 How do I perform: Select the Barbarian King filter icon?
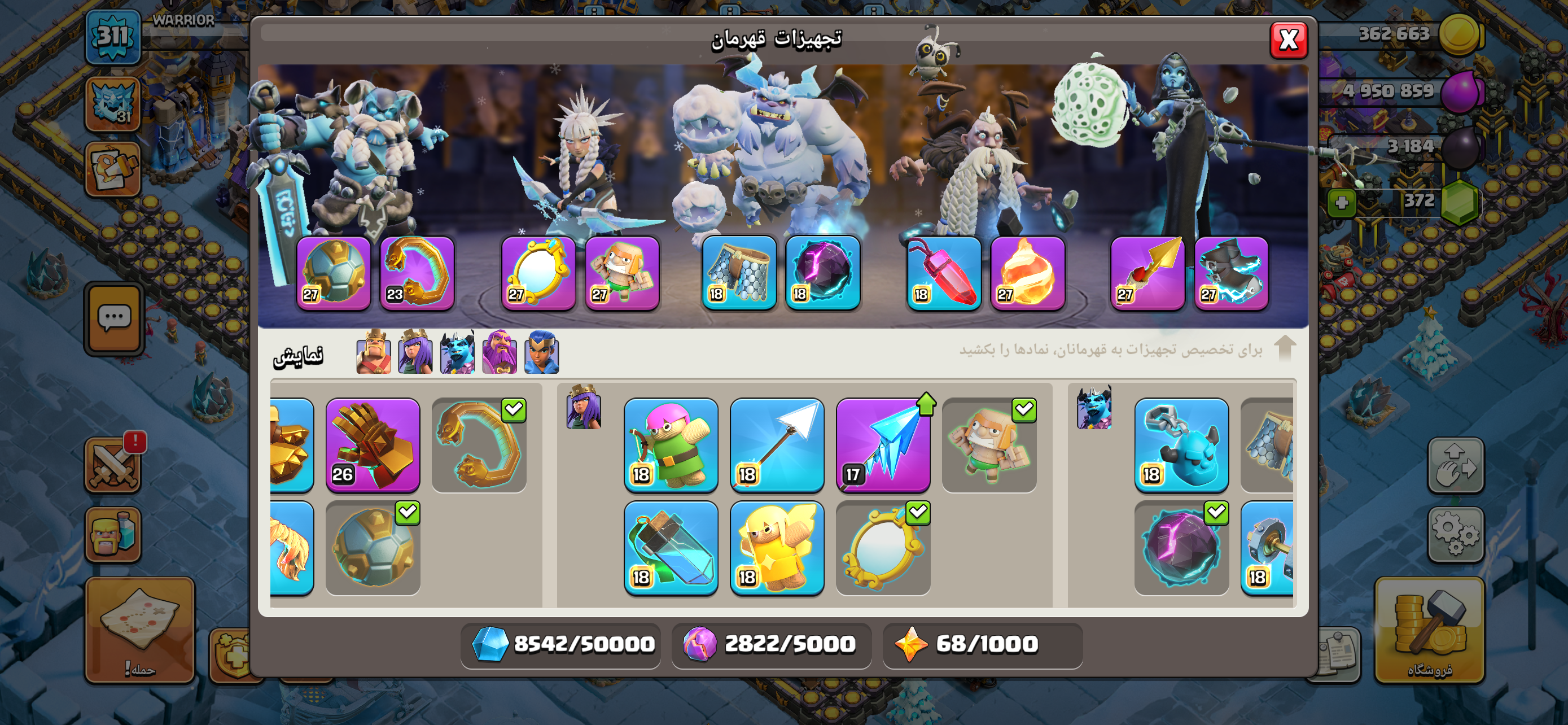point(373,352)
